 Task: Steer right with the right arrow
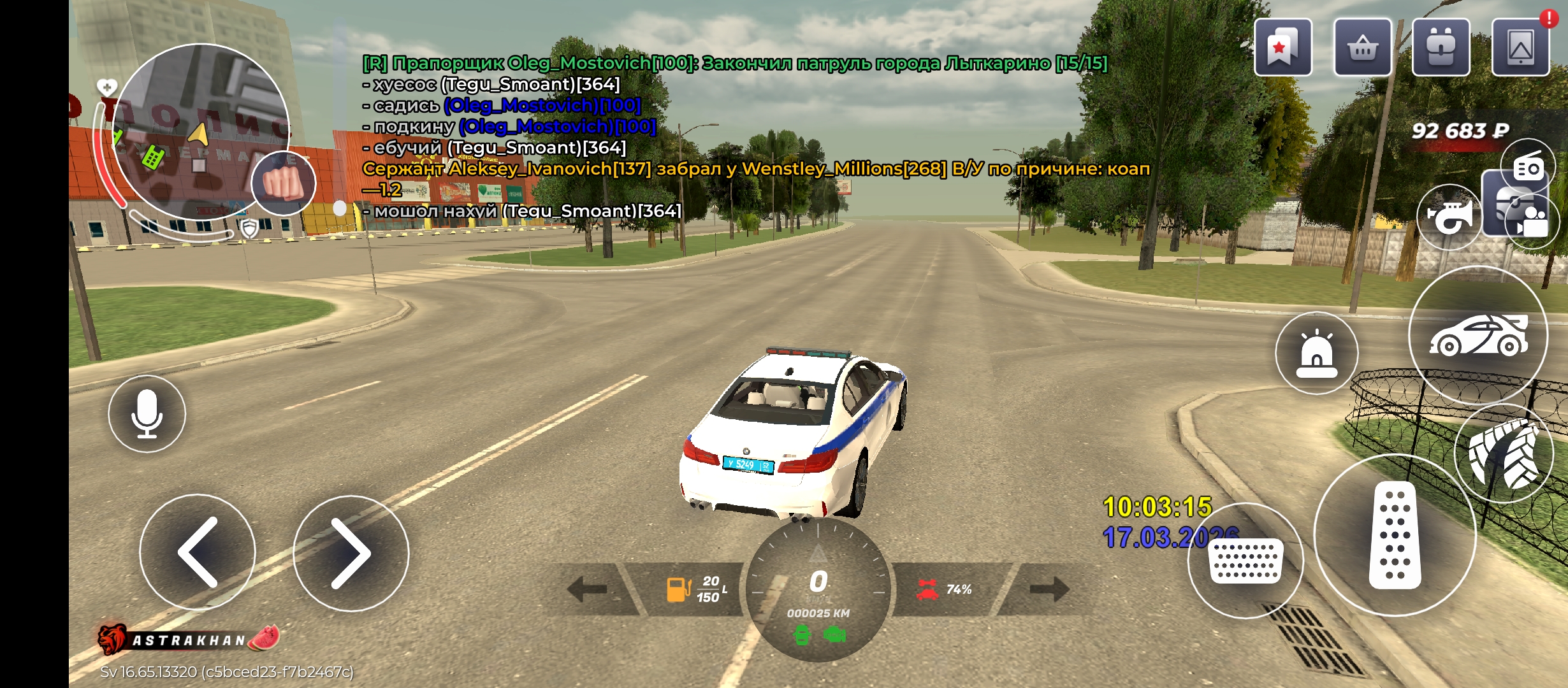[351, 553]
